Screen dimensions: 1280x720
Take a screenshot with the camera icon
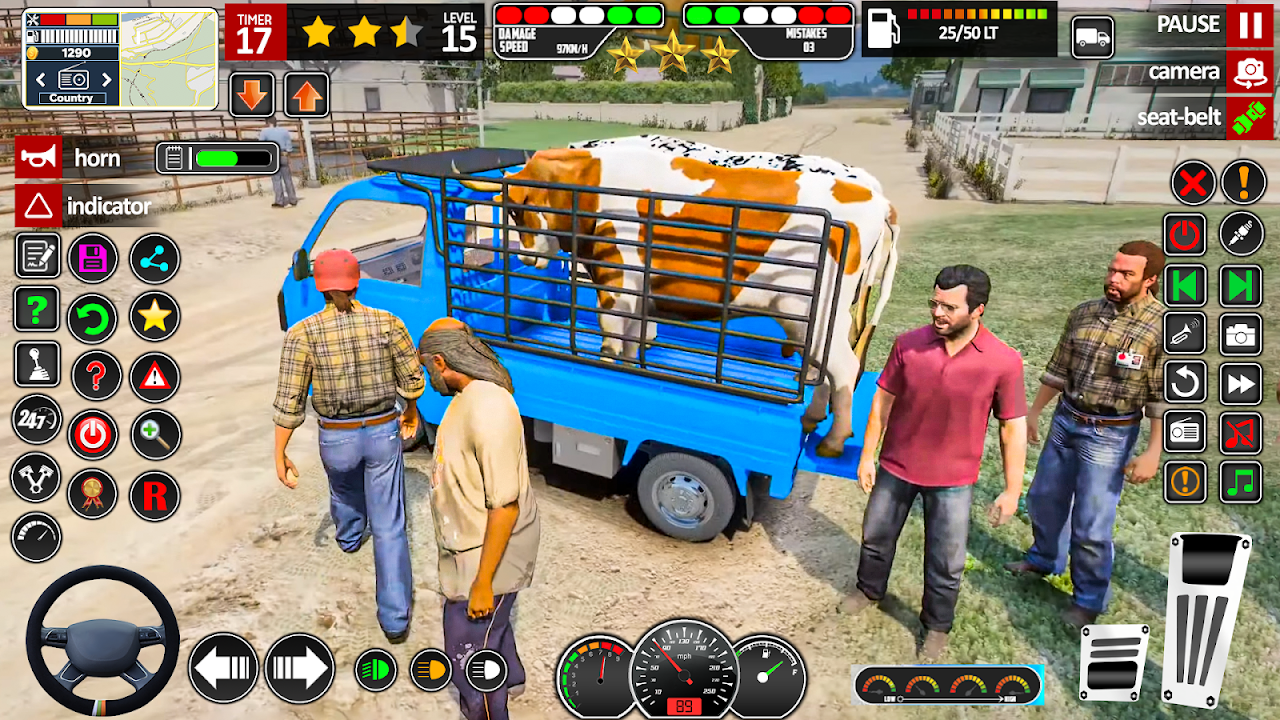tap(1241, 335)
